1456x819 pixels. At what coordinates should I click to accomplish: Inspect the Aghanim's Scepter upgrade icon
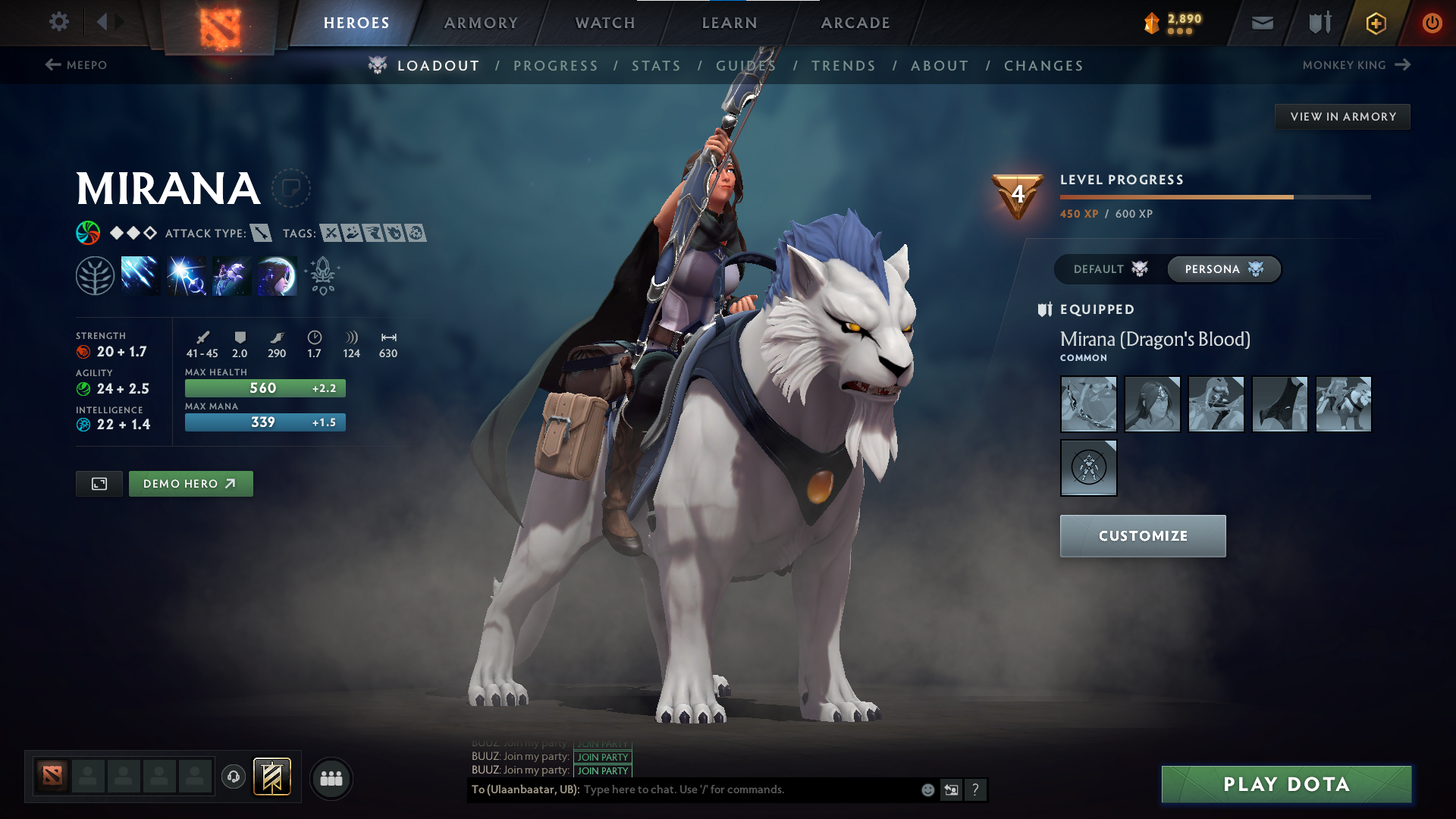tap(322, 275)
